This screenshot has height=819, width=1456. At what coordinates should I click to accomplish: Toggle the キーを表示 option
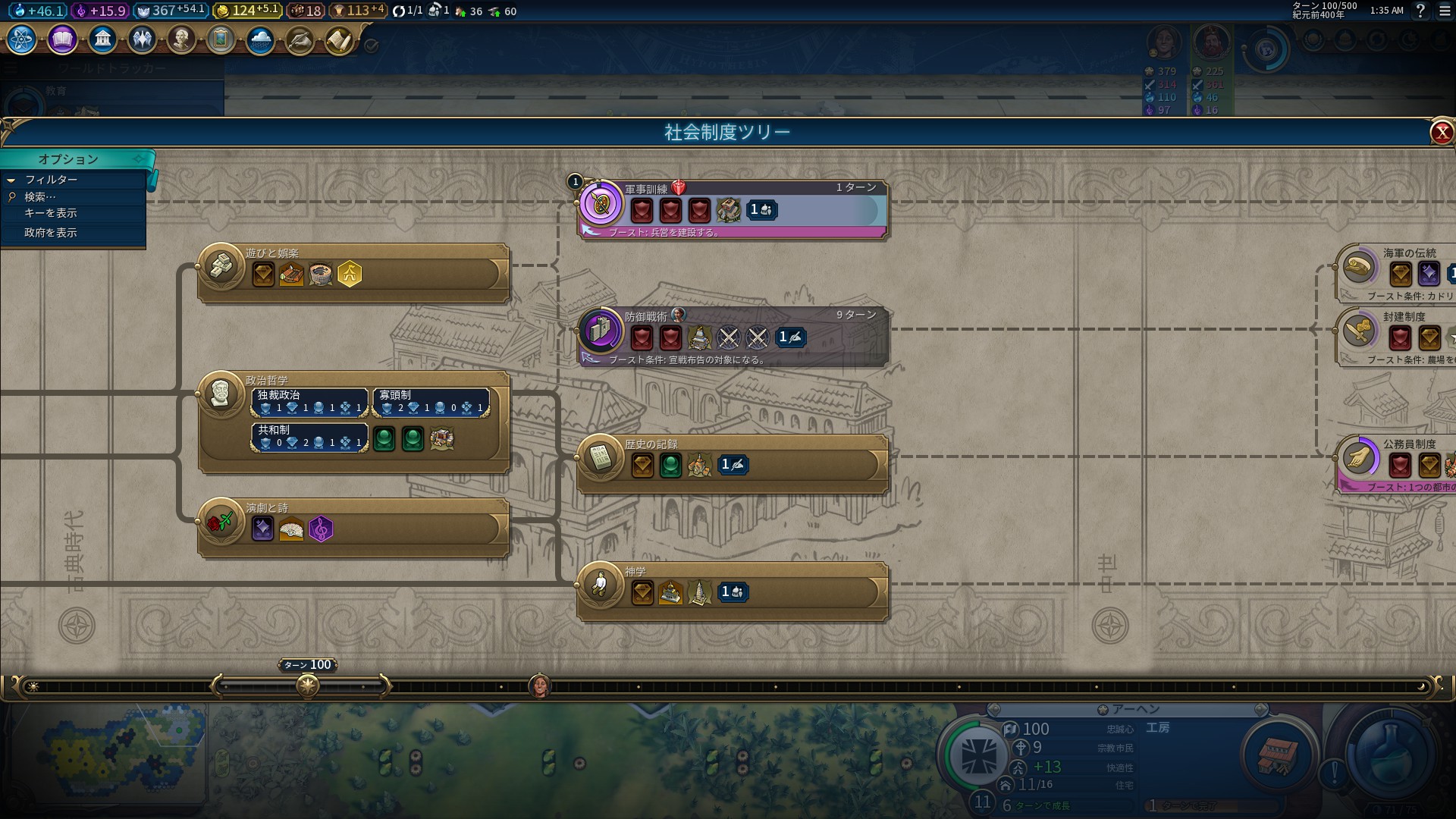51,213
